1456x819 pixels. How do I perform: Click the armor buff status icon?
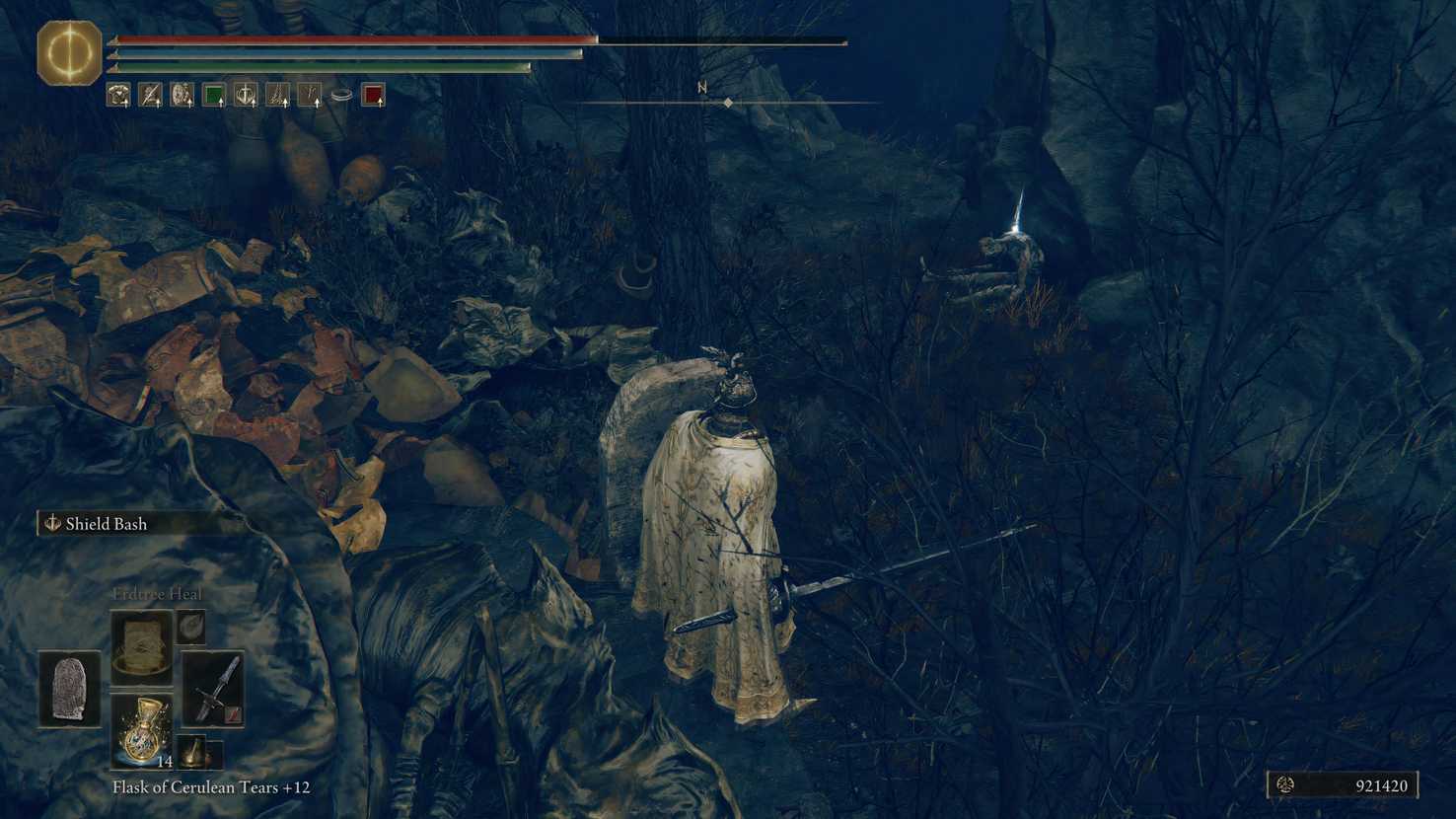pyautogui.click(x=120, y=94)
